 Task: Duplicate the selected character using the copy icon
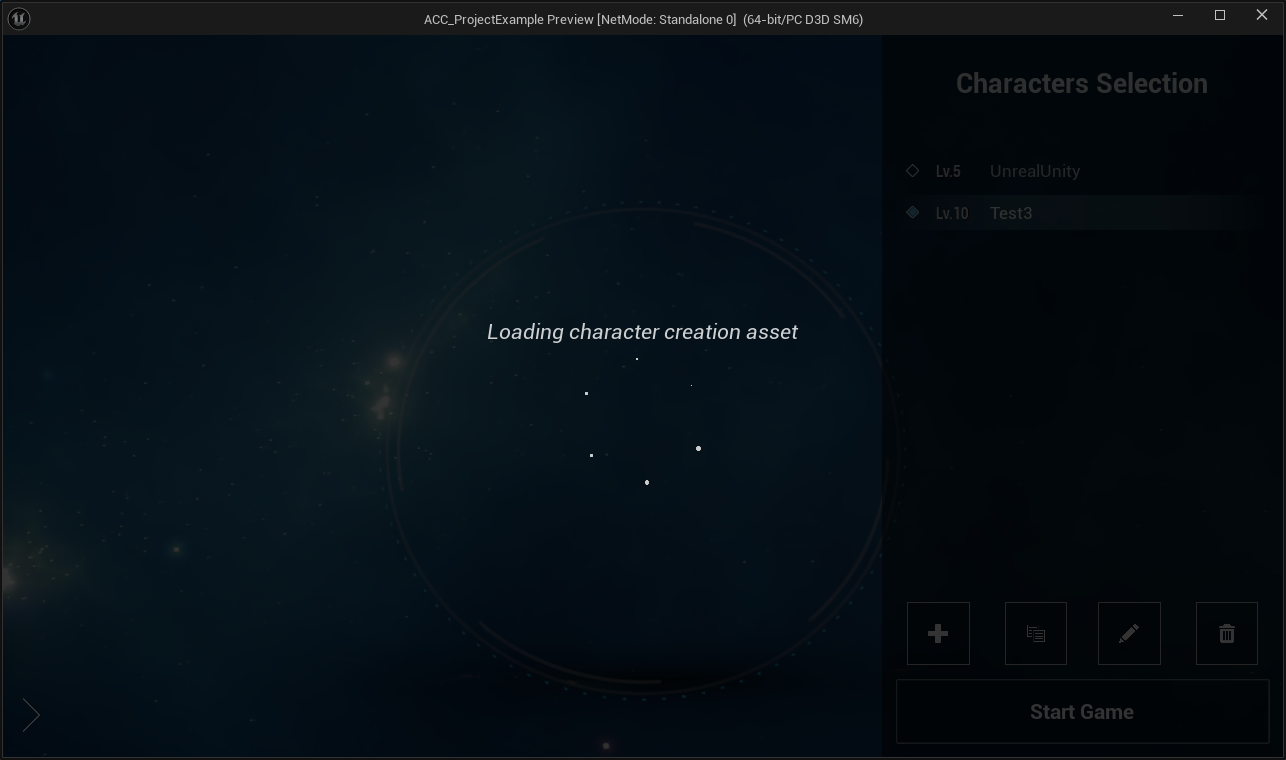(1035, 633)
